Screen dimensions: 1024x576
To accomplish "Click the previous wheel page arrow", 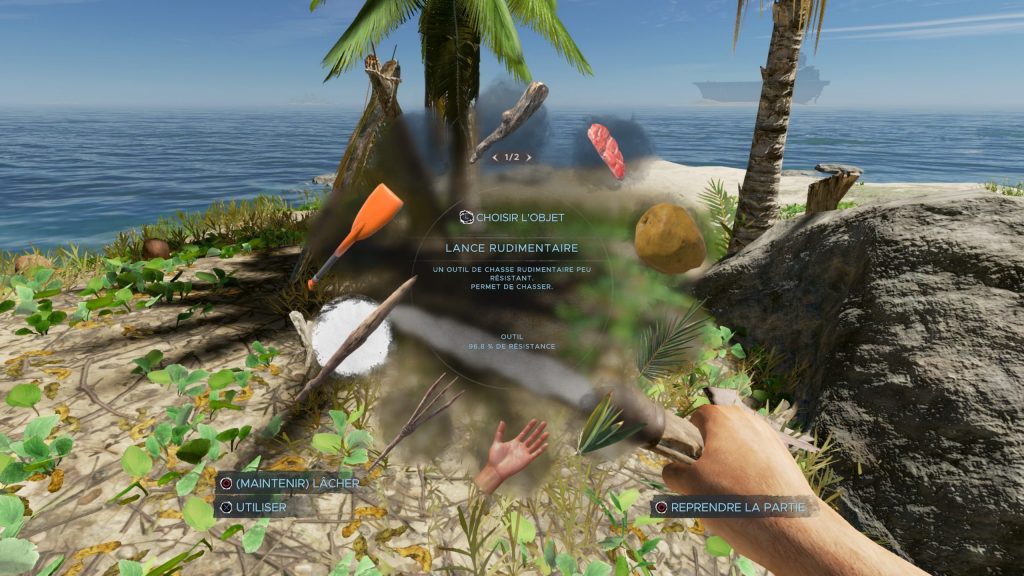I will click(494, 157).
